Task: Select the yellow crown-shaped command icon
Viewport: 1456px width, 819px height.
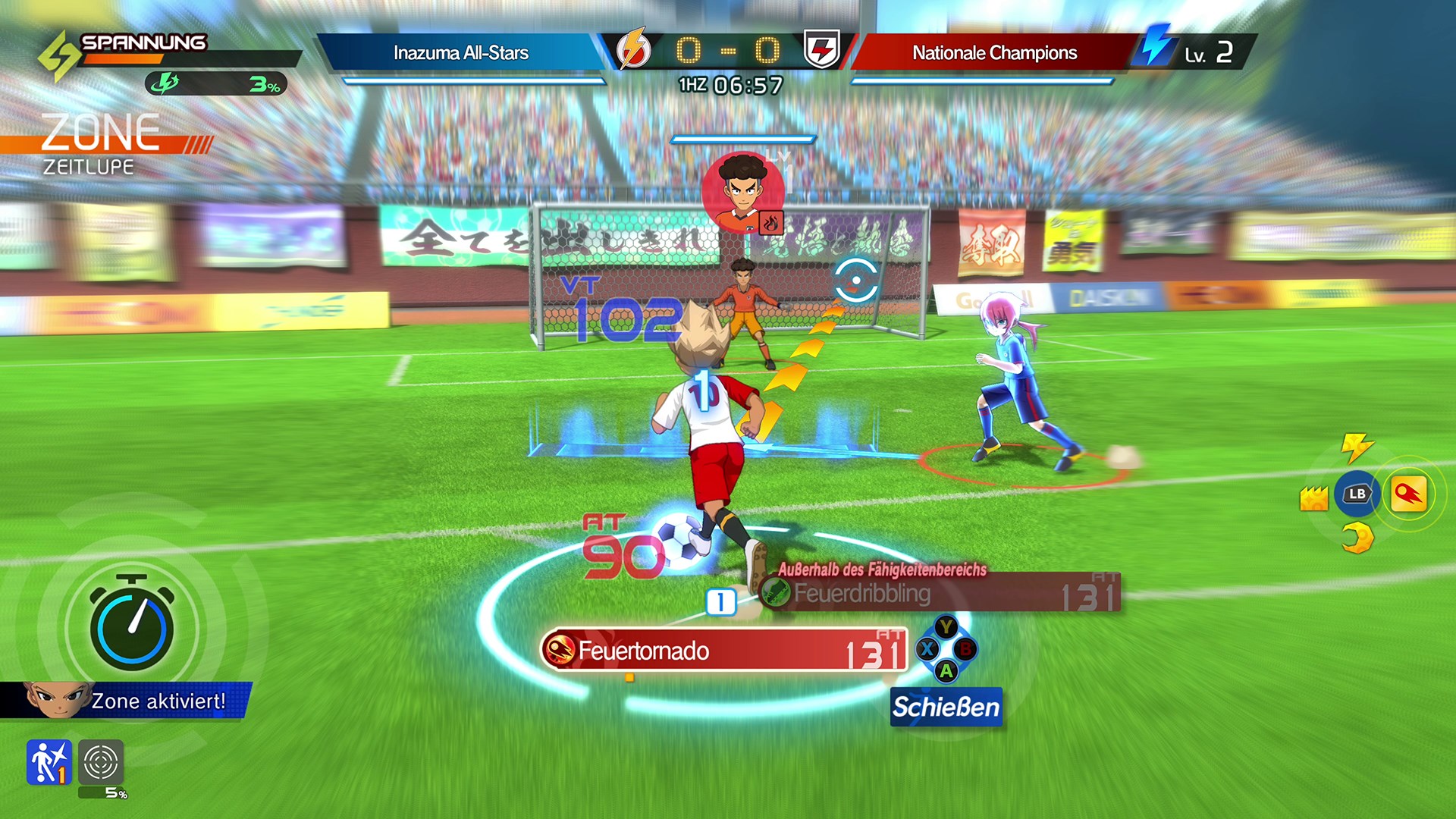Action: point(1313,498)
